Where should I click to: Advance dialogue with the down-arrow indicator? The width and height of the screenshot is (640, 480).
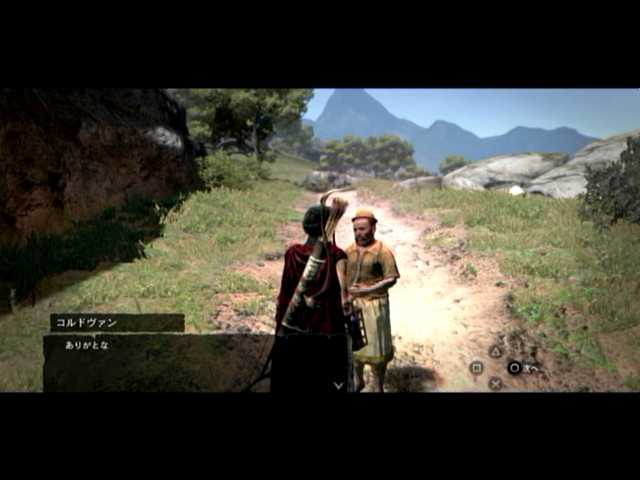coord(338,384)
